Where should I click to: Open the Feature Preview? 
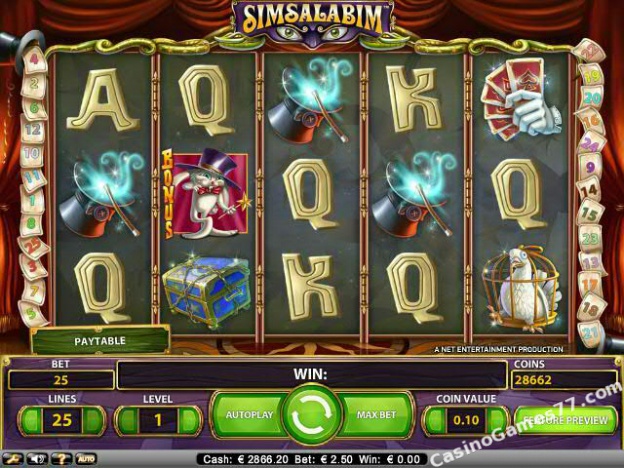565,420
